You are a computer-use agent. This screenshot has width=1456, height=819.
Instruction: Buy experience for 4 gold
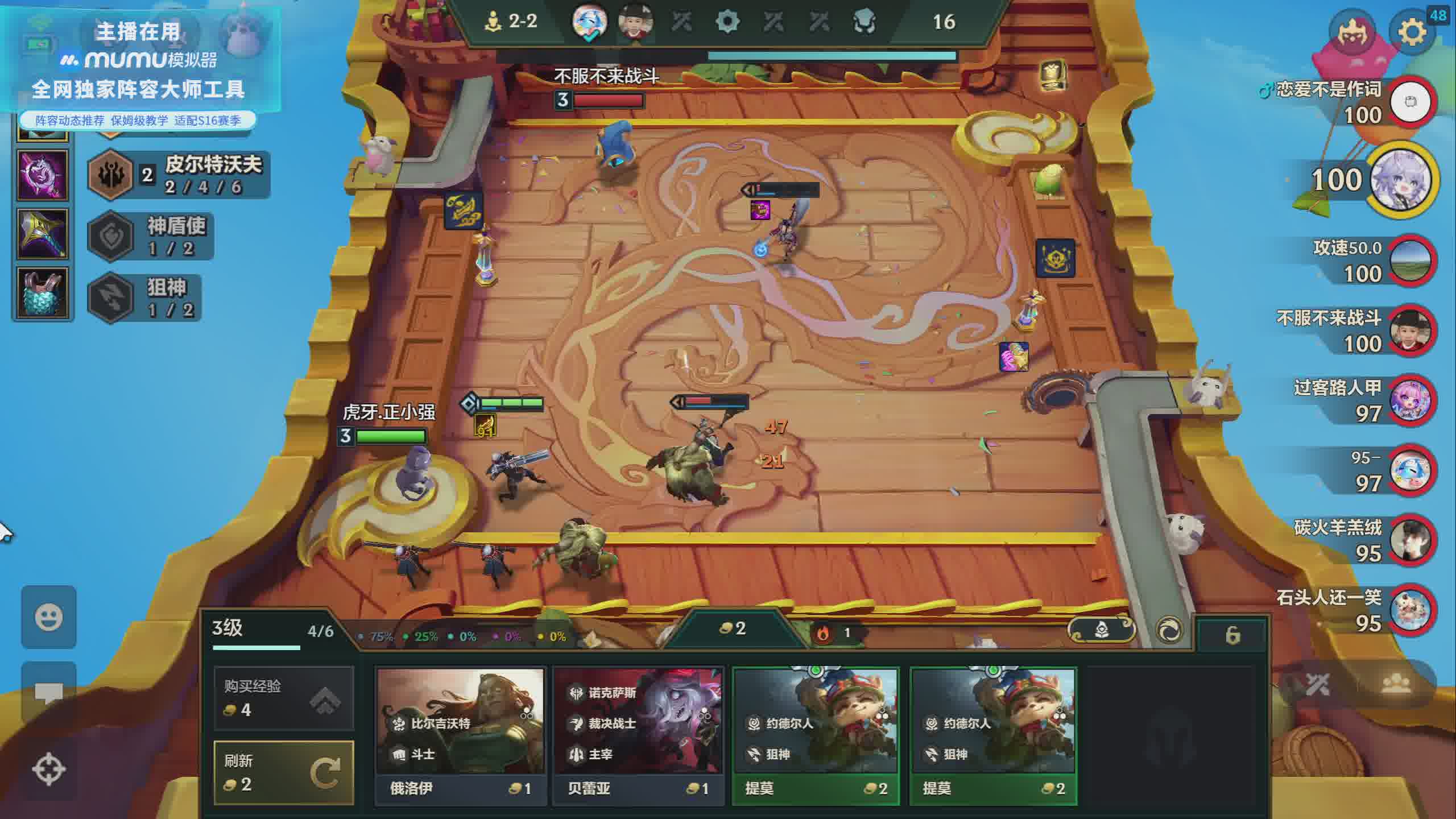[284, 698]
